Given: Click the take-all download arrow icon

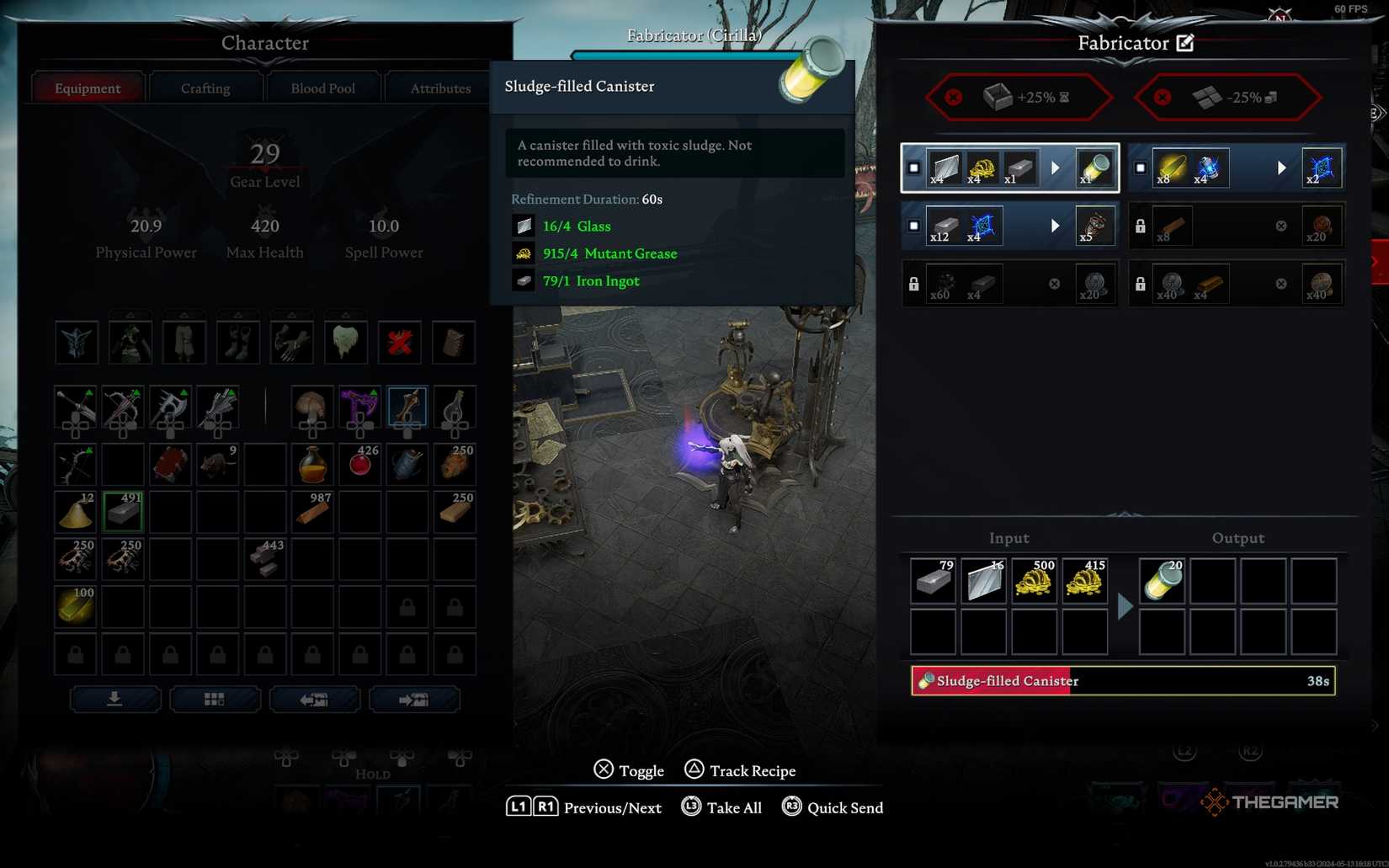Looking at the screenshot, I should [115, 699].
